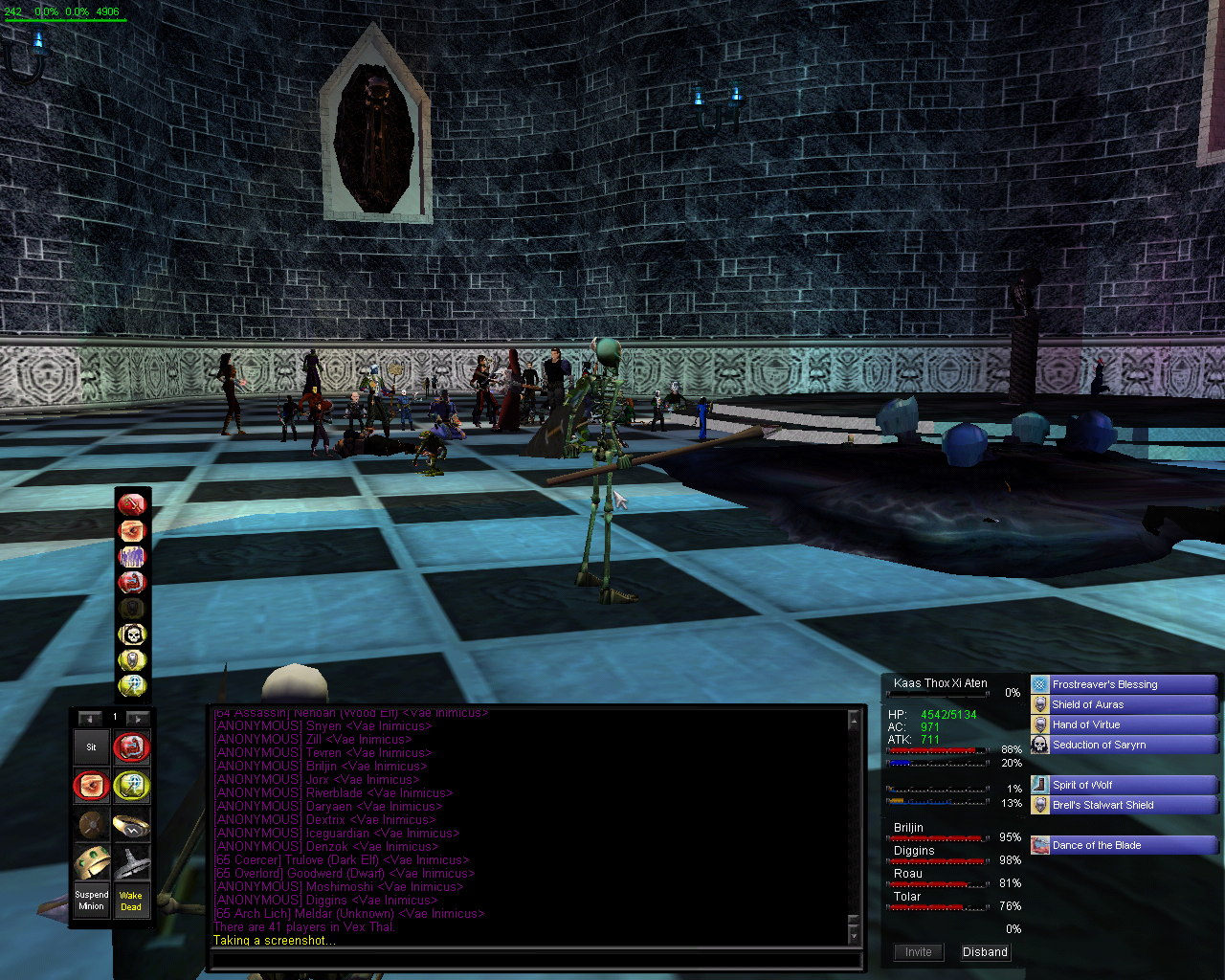Cast the purple group figures spell gem
This screenshot has width=1225, height=980.
pyautogui.click(x=132, y=555)
